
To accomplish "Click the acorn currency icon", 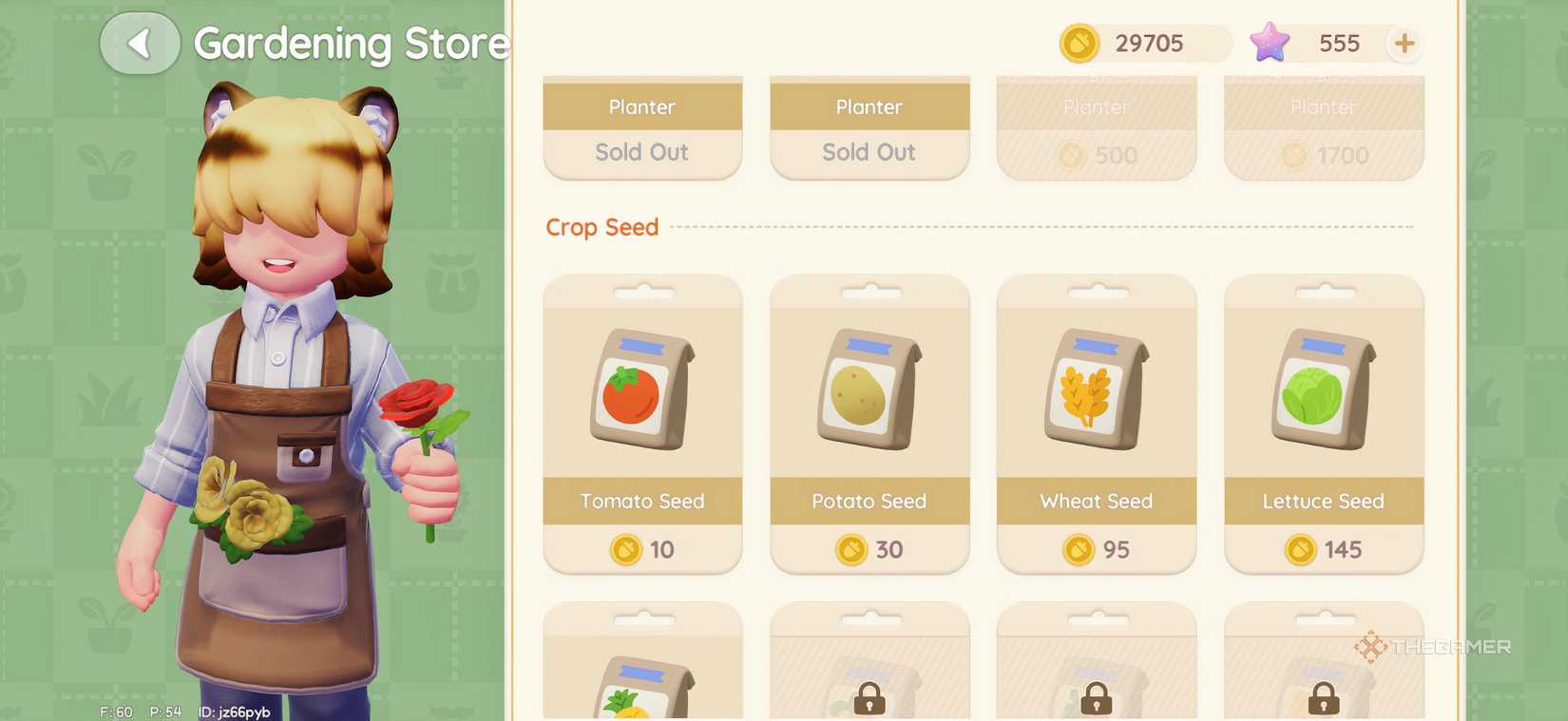I will [1080, 43].
